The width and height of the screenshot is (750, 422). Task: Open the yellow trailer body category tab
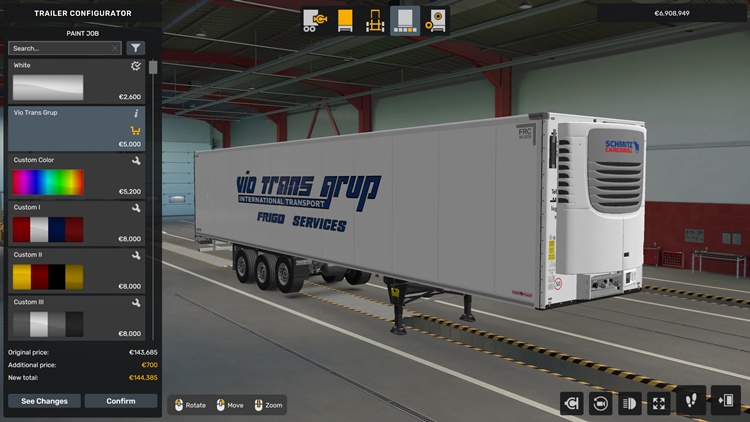(x=345, y=20)
